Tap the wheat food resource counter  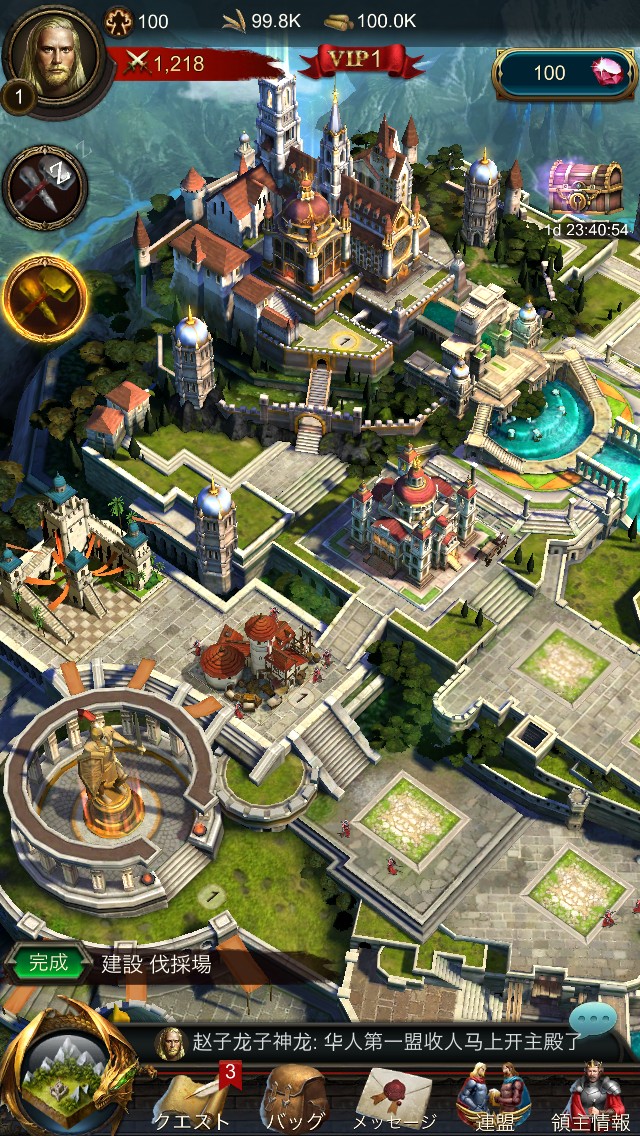tap(262, 21)
